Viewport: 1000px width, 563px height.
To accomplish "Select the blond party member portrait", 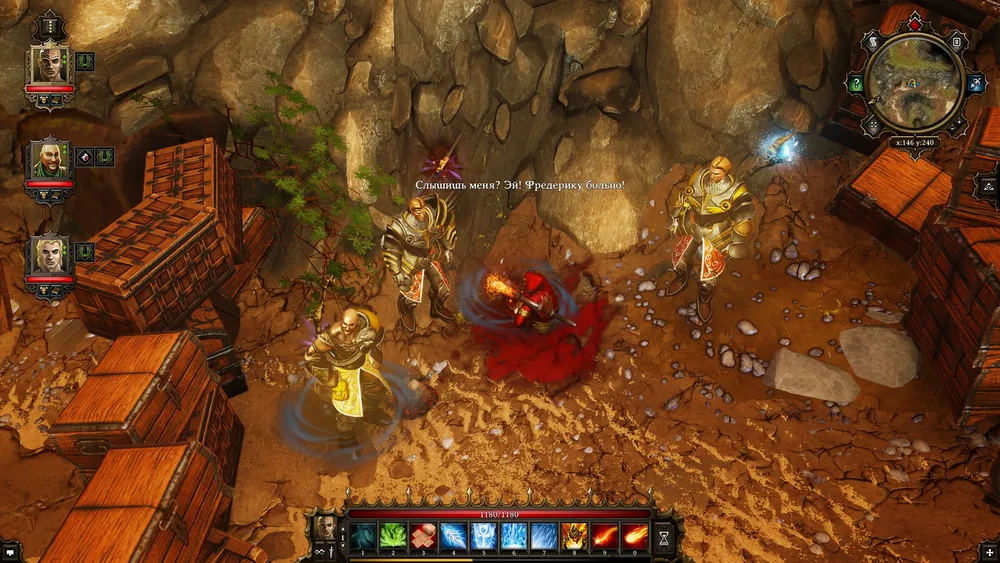I will point(49,254).
